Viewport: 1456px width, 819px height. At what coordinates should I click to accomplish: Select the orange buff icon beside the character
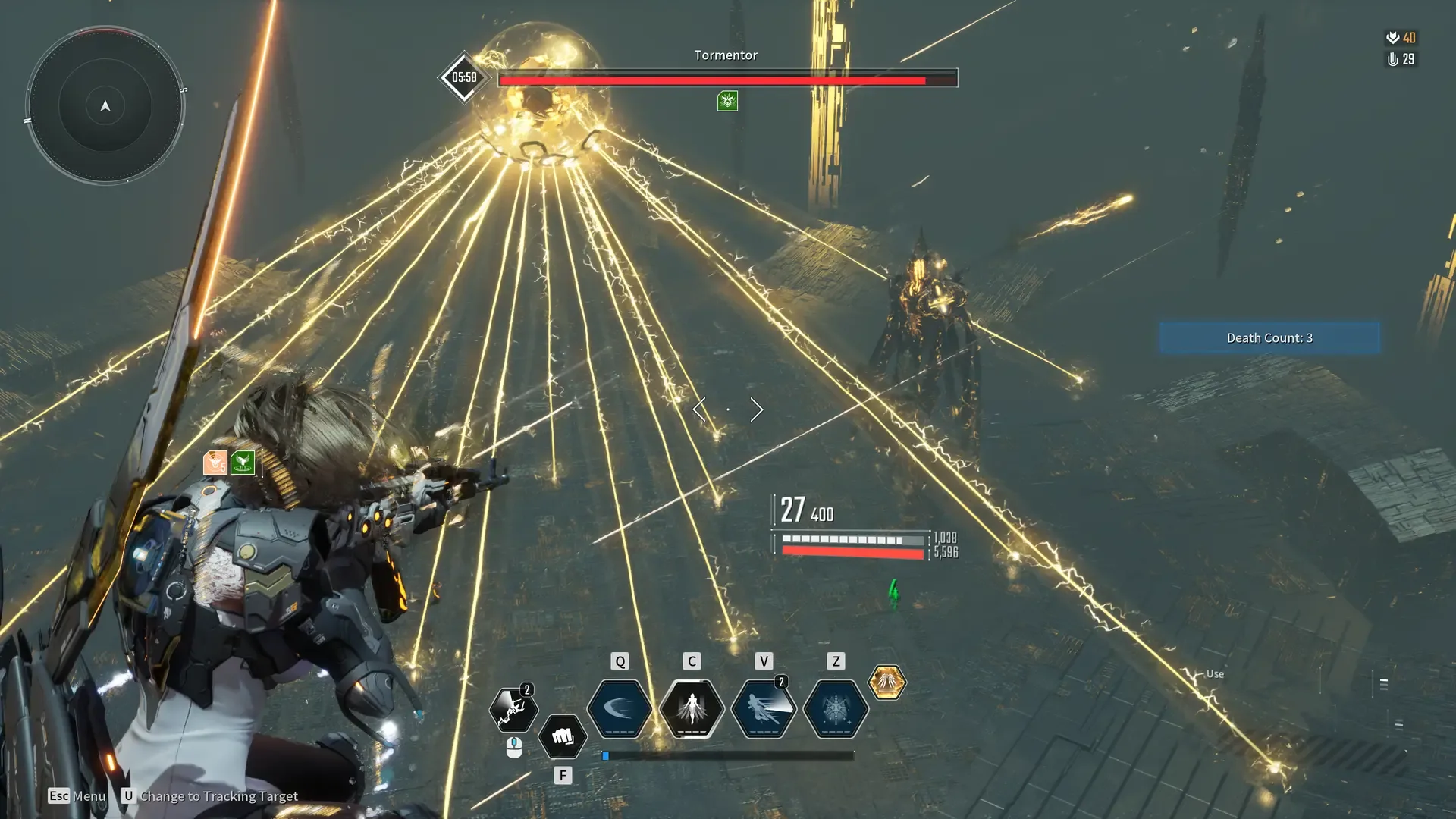tap(215, 462)
